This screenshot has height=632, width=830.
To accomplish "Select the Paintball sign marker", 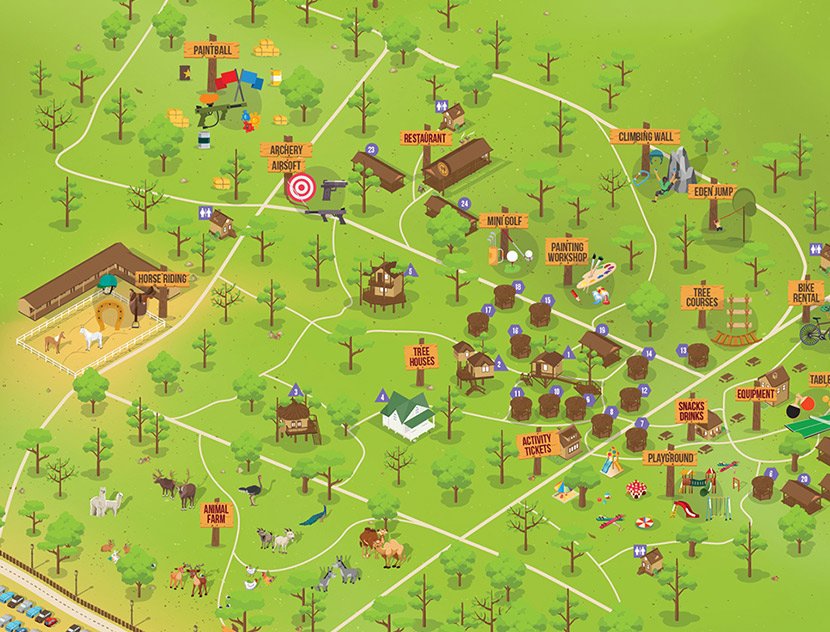I will point(211,48).
